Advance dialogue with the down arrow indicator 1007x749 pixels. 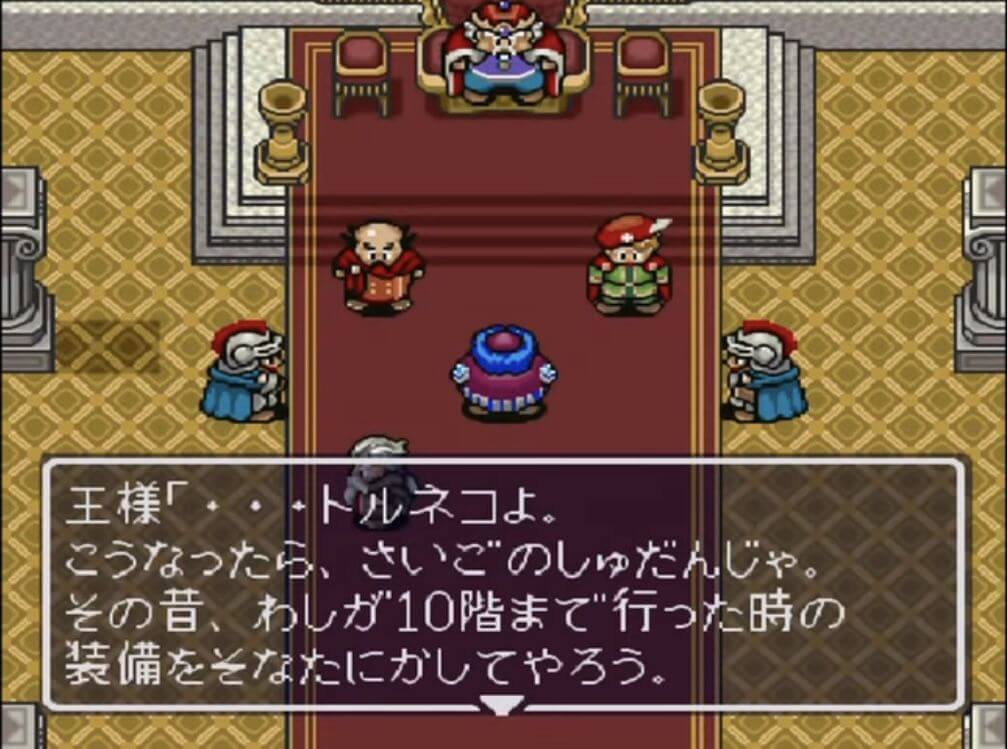pos(501,705)
